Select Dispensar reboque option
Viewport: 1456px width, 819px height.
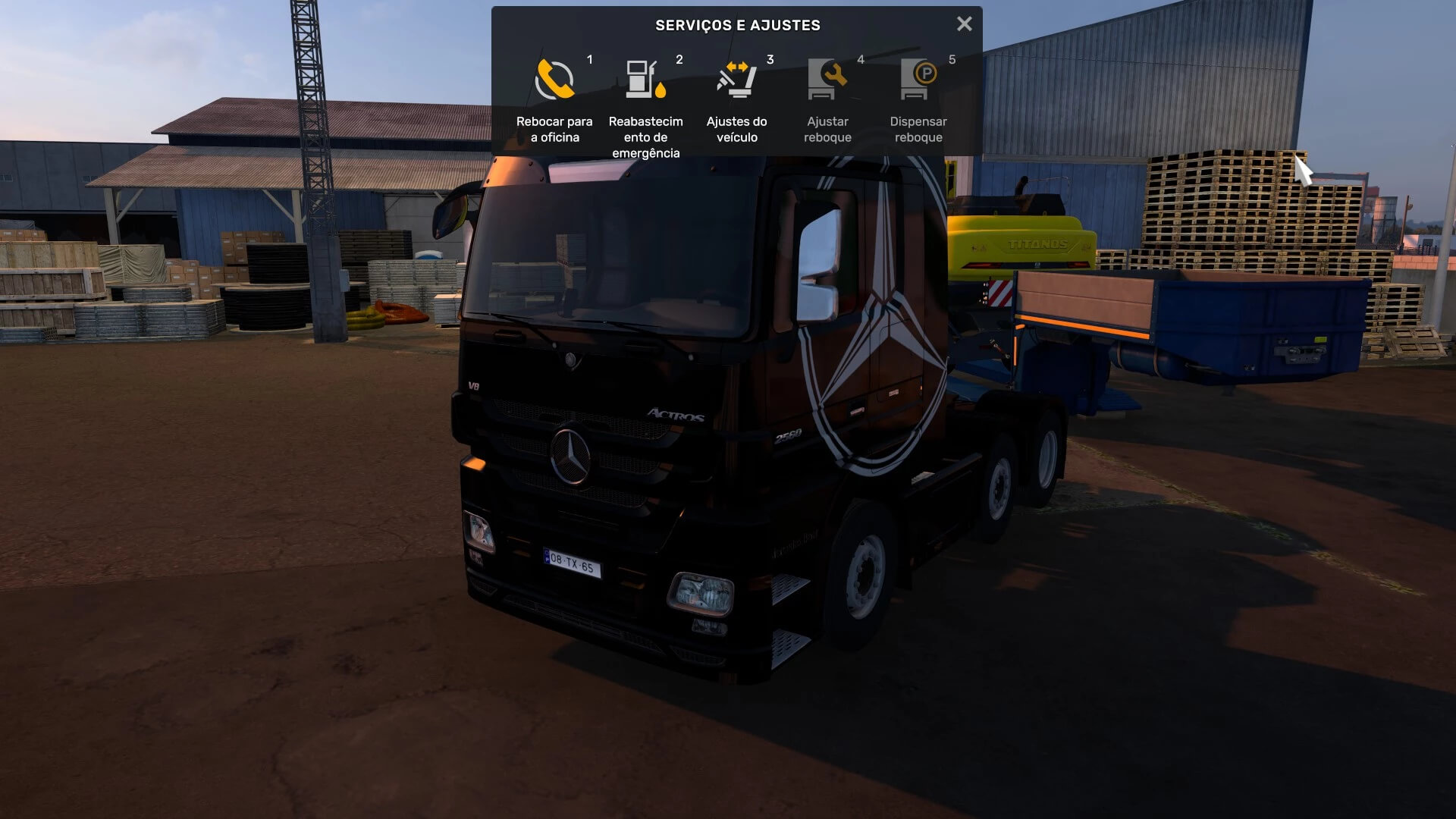(918, 99)
